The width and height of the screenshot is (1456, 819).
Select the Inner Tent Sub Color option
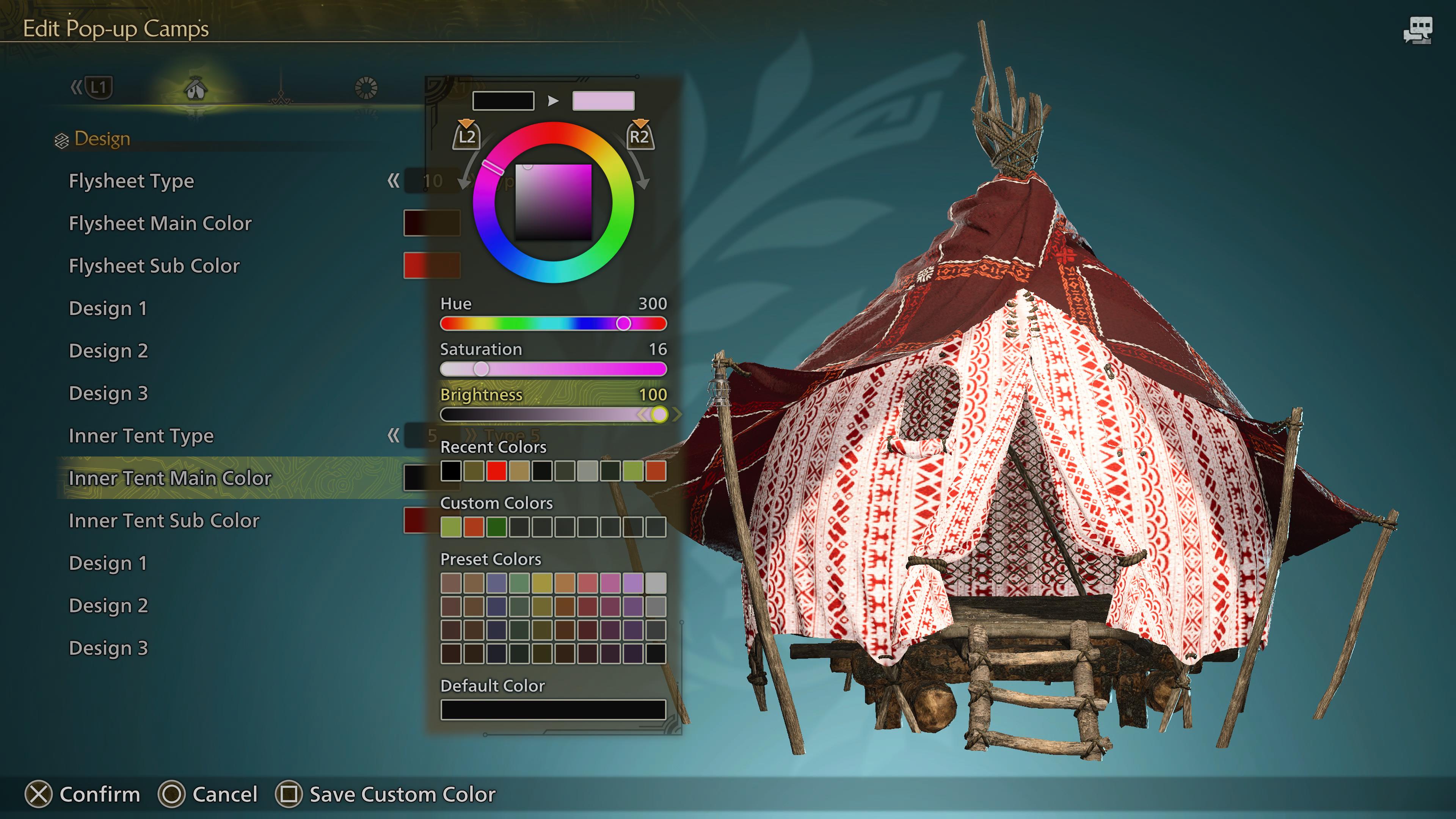[163, 521]
